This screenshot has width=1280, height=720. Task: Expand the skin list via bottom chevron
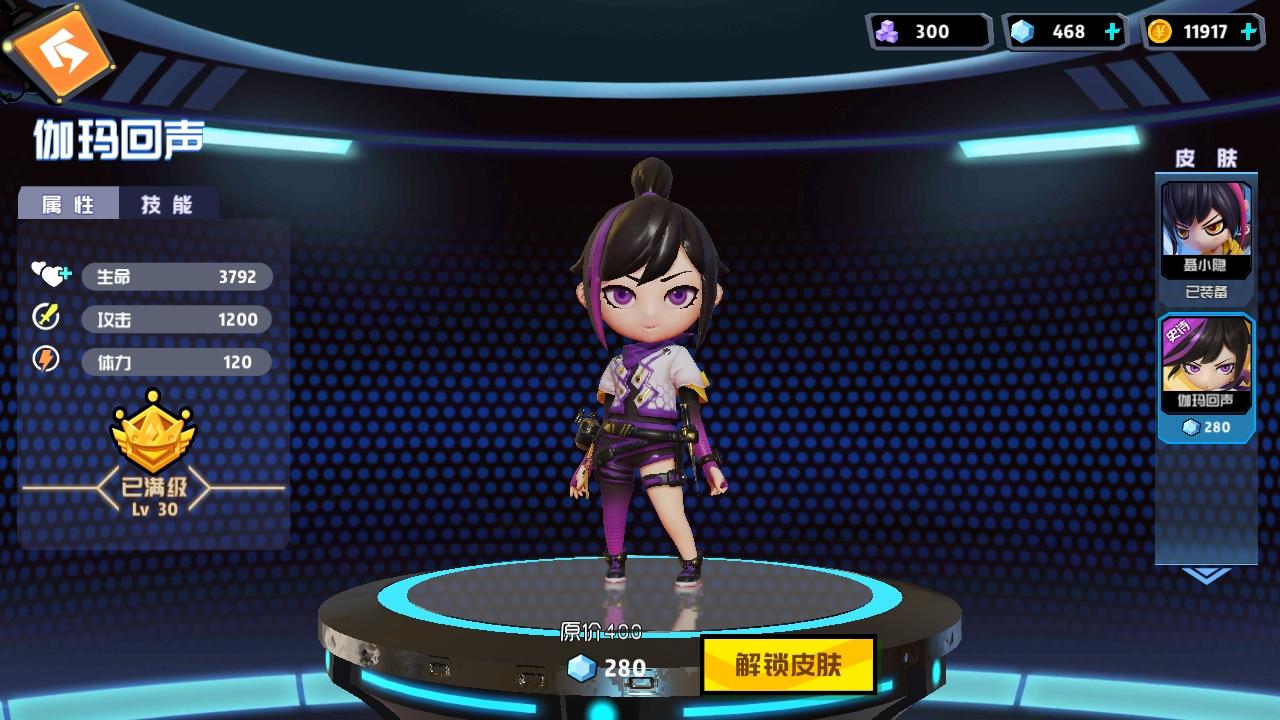point(1207,575)
